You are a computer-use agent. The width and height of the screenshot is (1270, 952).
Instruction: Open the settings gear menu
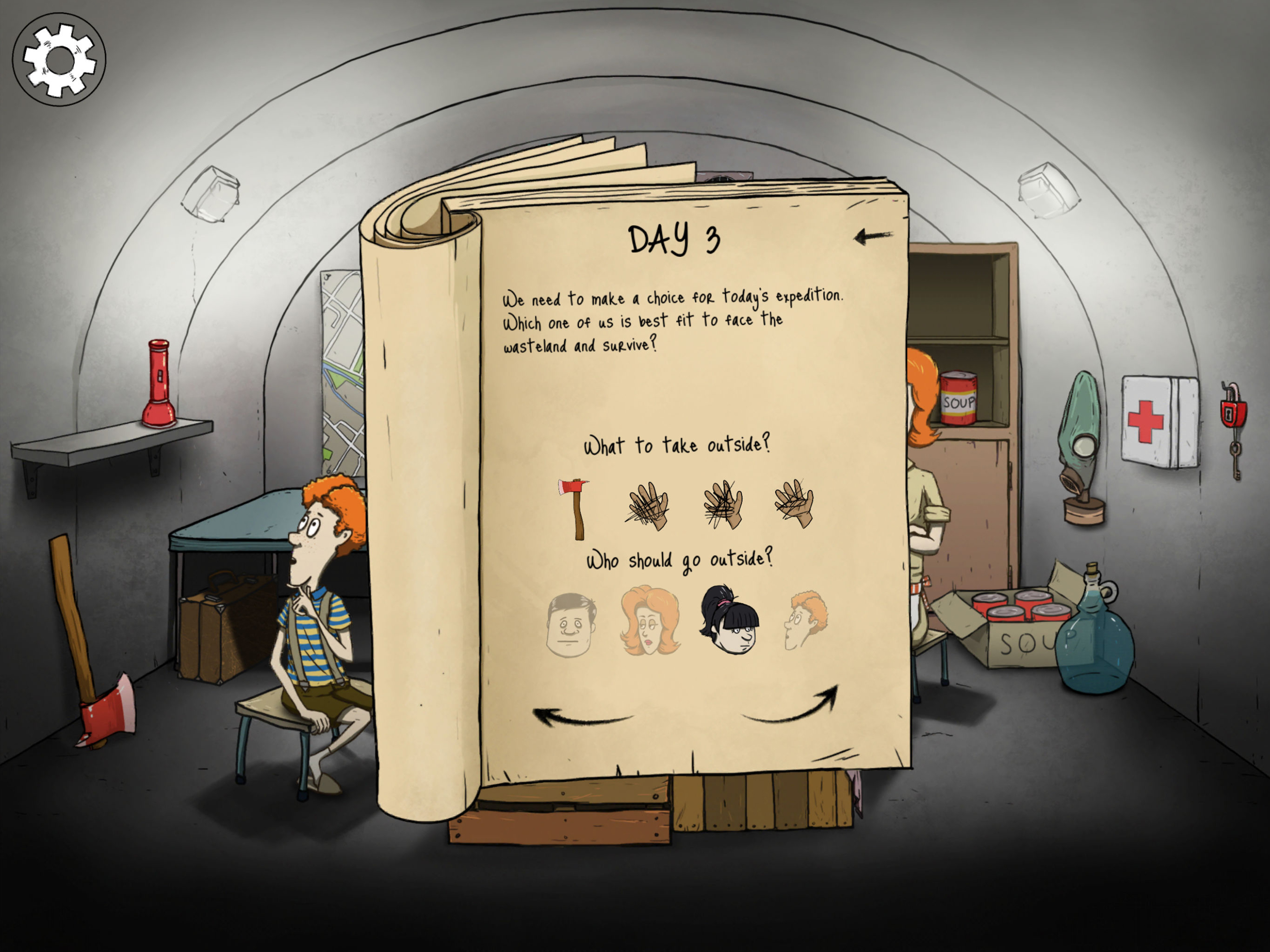point(60,60)
